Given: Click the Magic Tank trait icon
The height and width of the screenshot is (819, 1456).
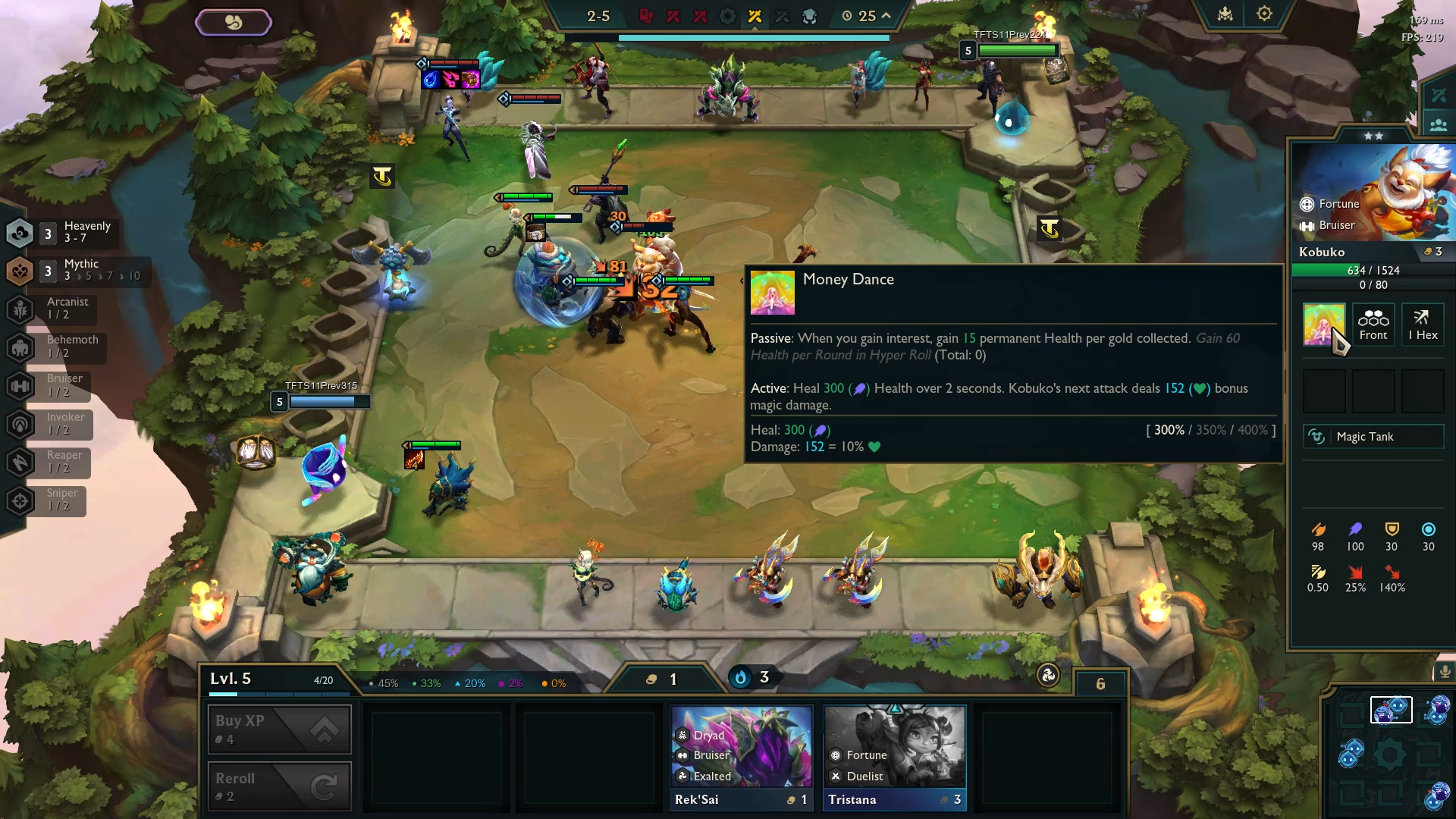Looking at the screenshot, I should point(1318,437).
